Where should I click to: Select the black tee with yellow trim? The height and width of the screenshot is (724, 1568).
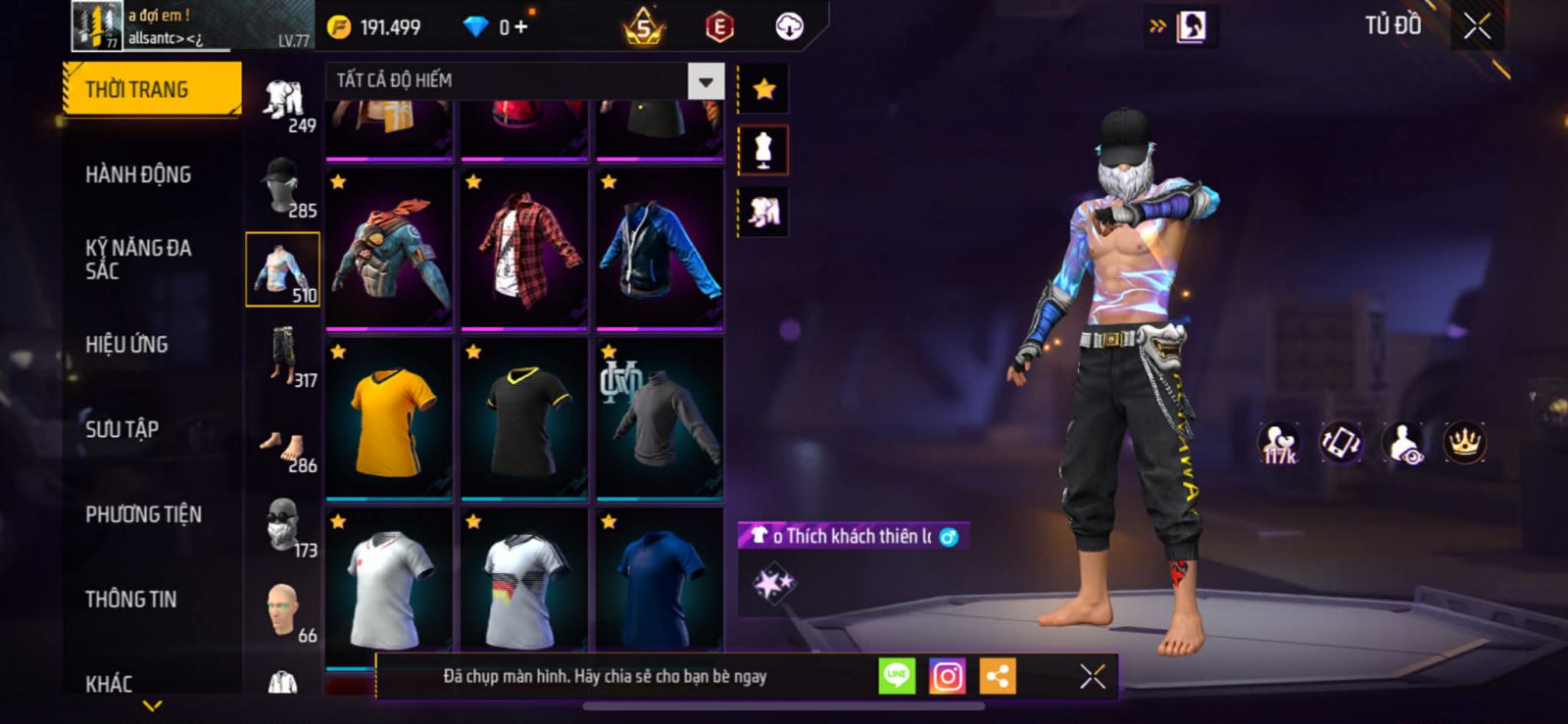coord(524,418)
